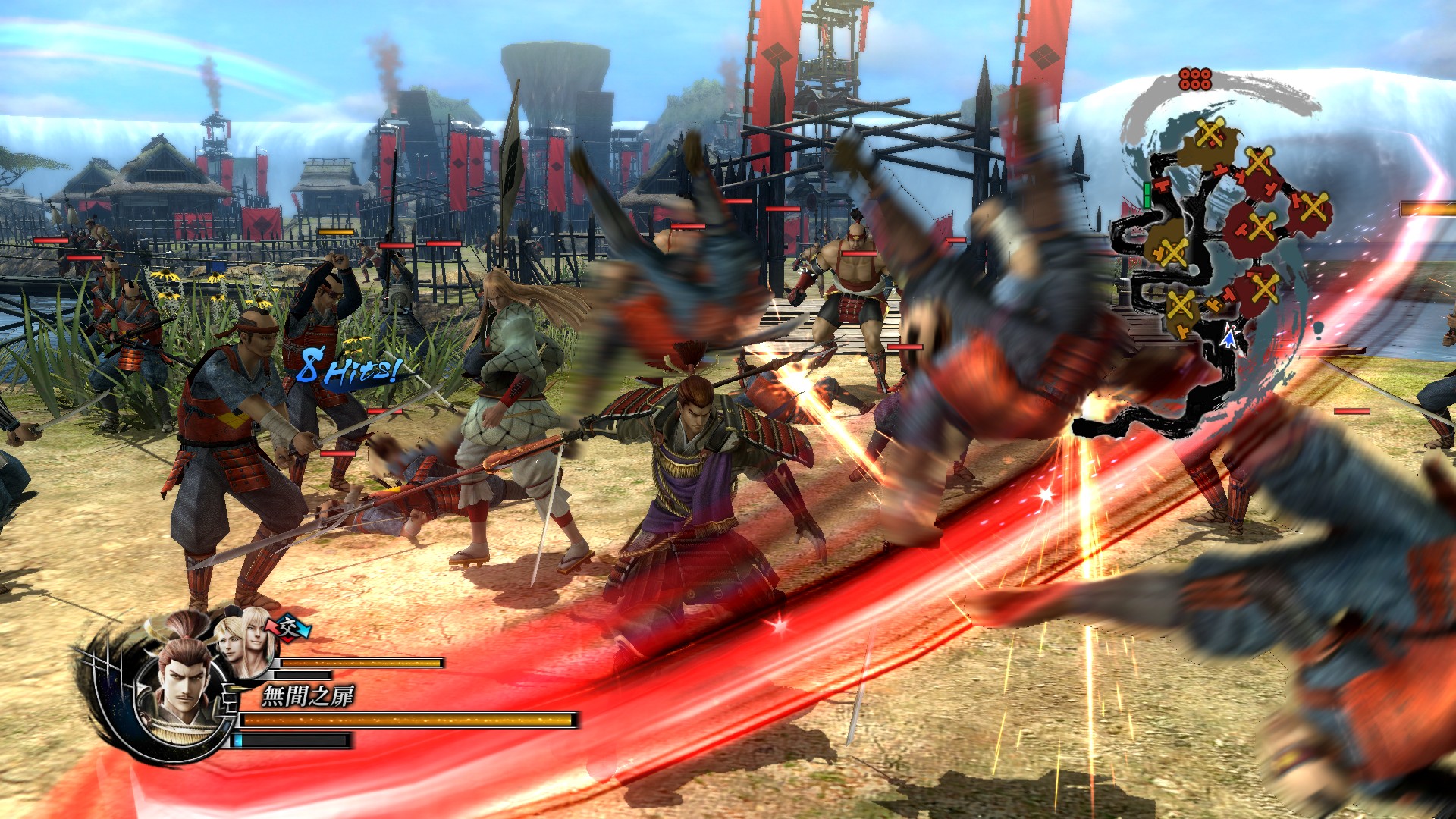
Task: Select the six-coin crest above the minimap
Action: pos(1195,79)
